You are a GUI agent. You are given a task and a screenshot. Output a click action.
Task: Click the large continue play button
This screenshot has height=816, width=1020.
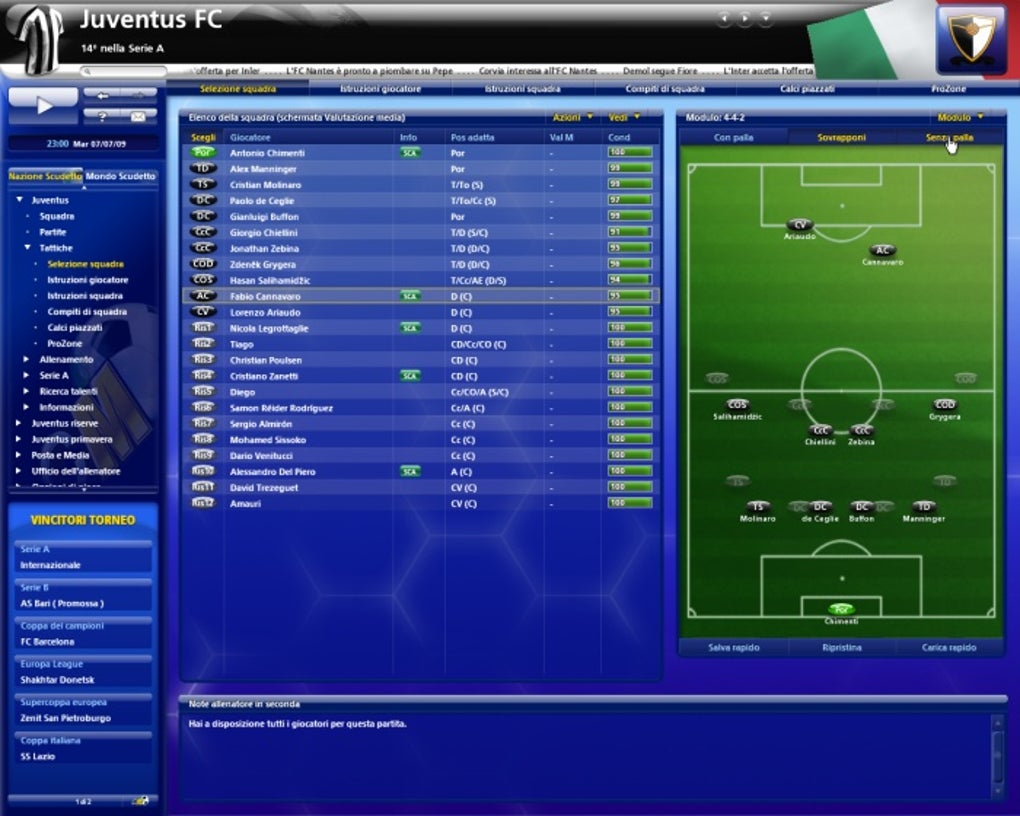42,104
